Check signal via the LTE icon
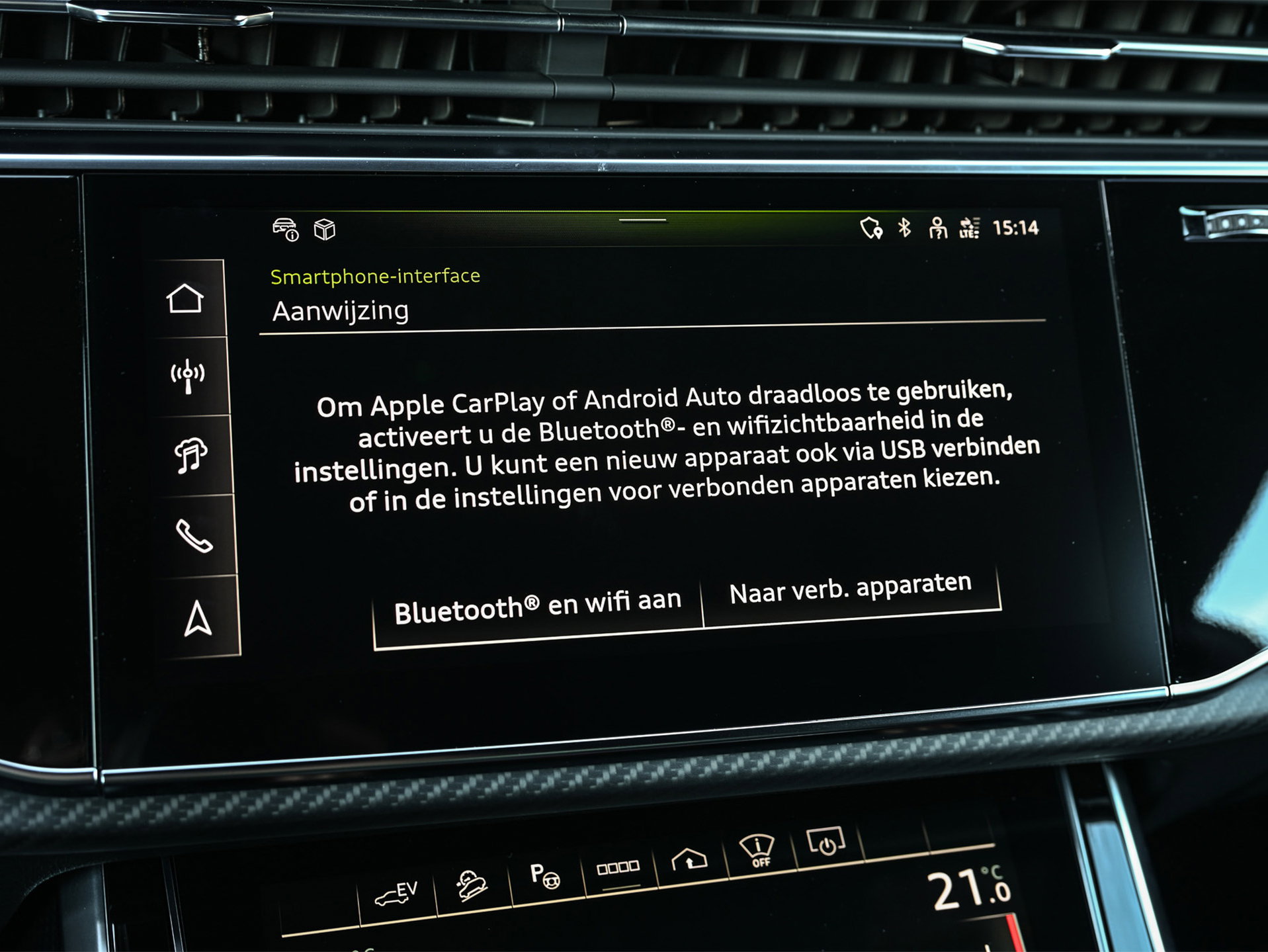Screen dimensions: 1268x952 click(x=969, y=228)
